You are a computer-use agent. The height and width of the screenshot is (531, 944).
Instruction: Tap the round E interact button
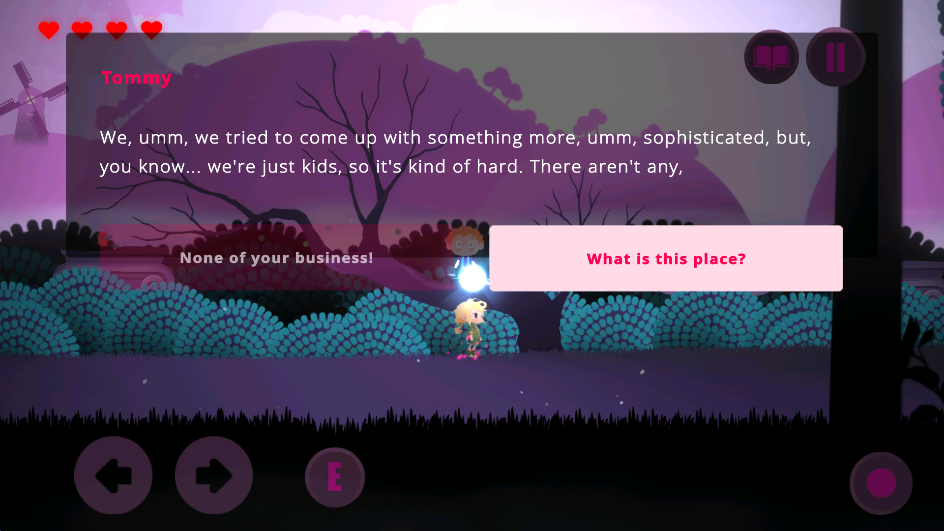335,477
